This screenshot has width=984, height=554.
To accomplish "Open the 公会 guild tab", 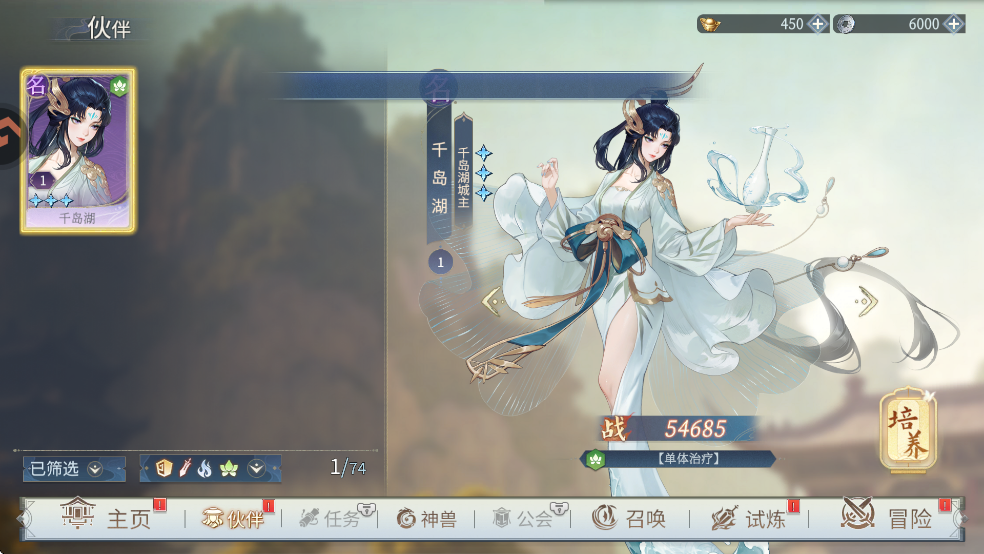I will (523, 518).
